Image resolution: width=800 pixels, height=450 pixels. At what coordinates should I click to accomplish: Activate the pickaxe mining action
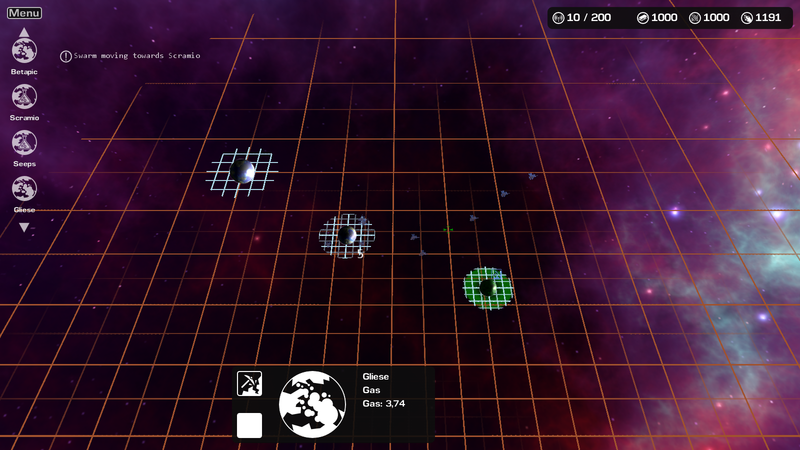249,383
